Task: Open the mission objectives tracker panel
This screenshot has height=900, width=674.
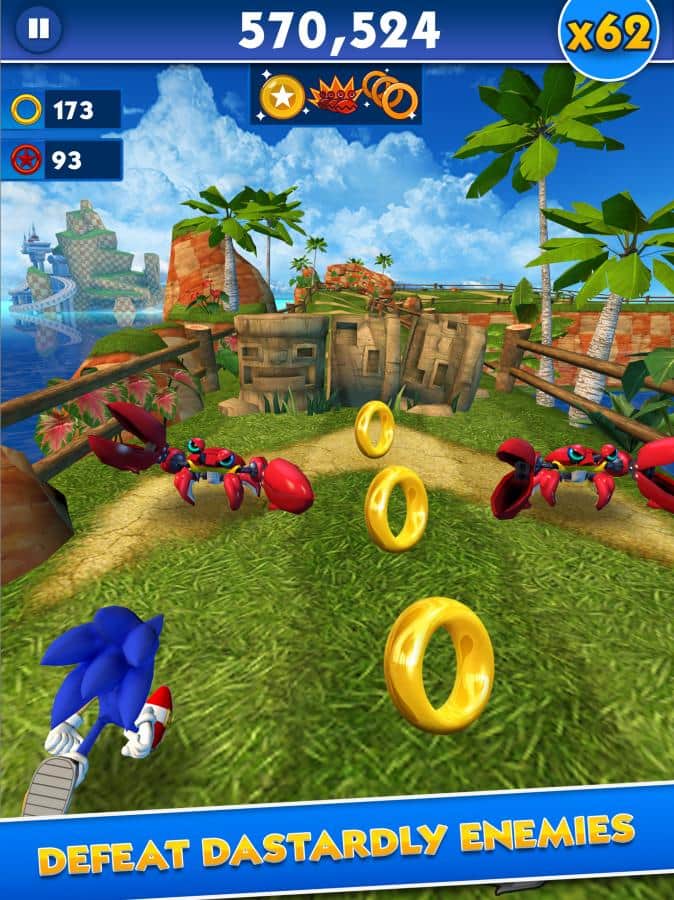Action: point(336,96)
